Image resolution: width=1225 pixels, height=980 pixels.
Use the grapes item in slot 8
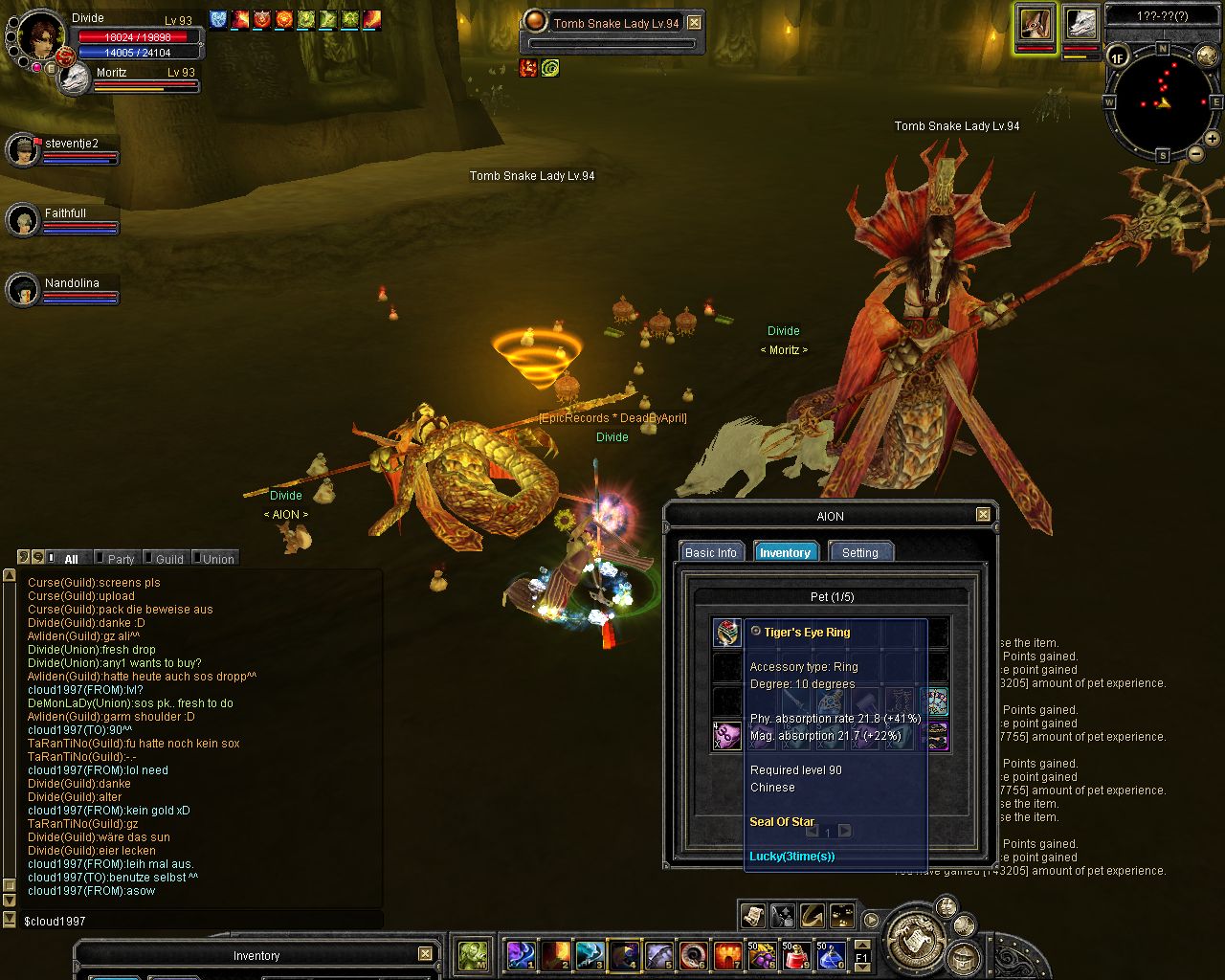[x=762, y=955]
